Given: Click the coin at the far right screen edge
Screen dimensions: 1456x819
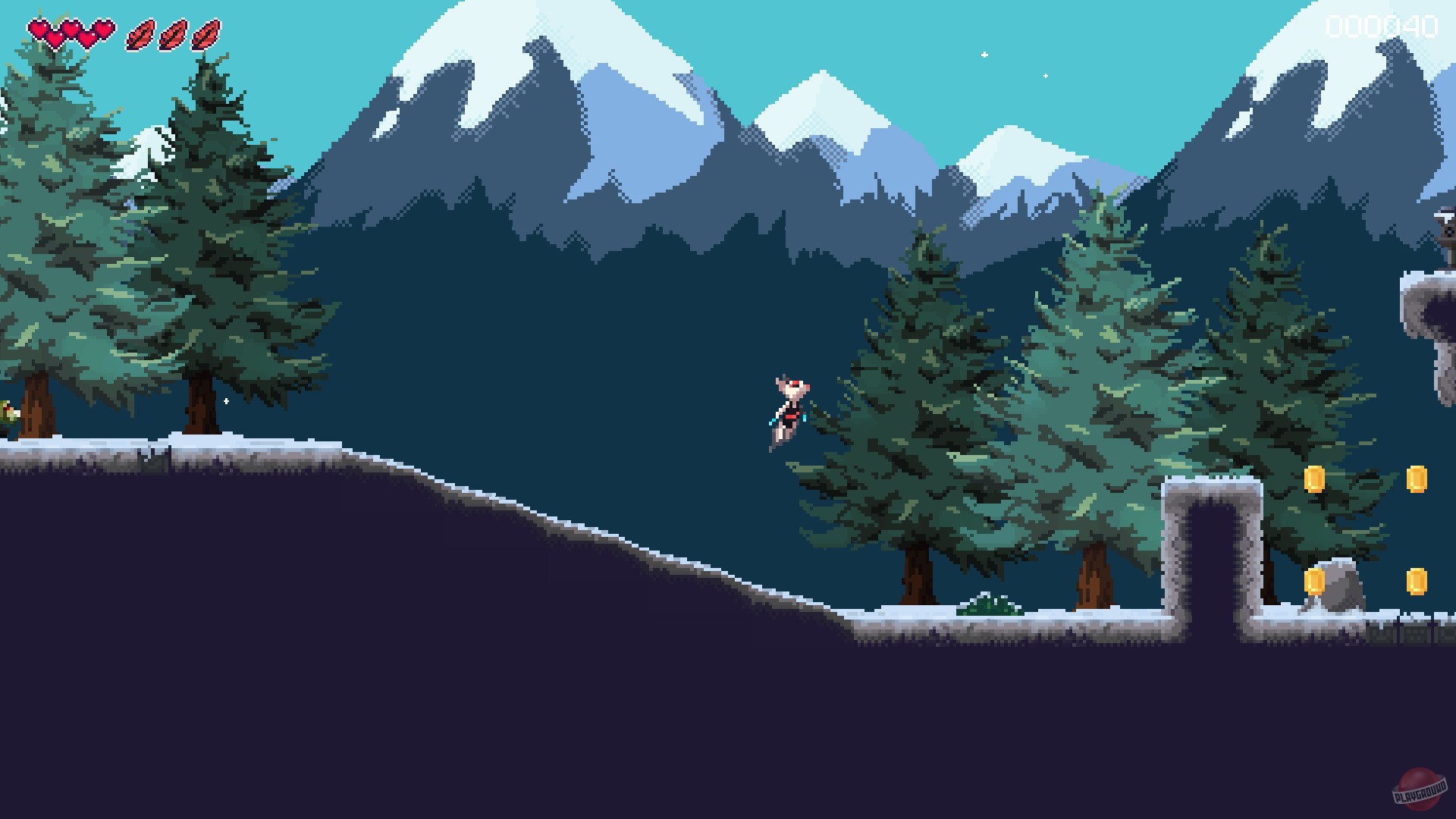Looking at the screenshot, I should click(x=1417, y=479).
